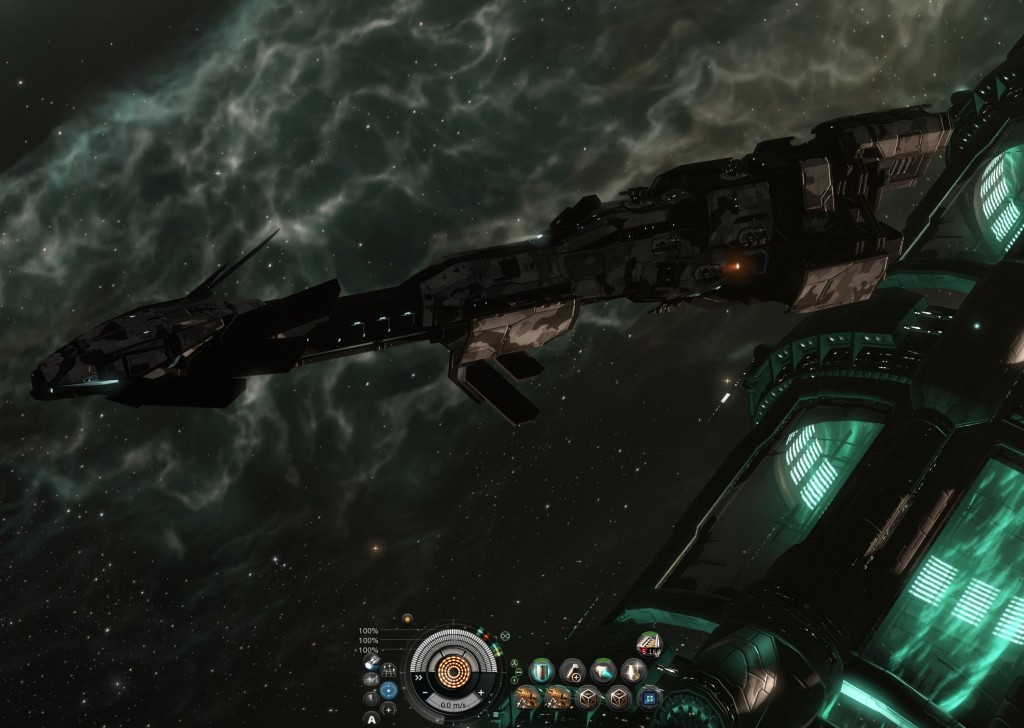1024x728 pixels.
Task: Select the loaded ammo charge icon
Action: pos(648,643)
